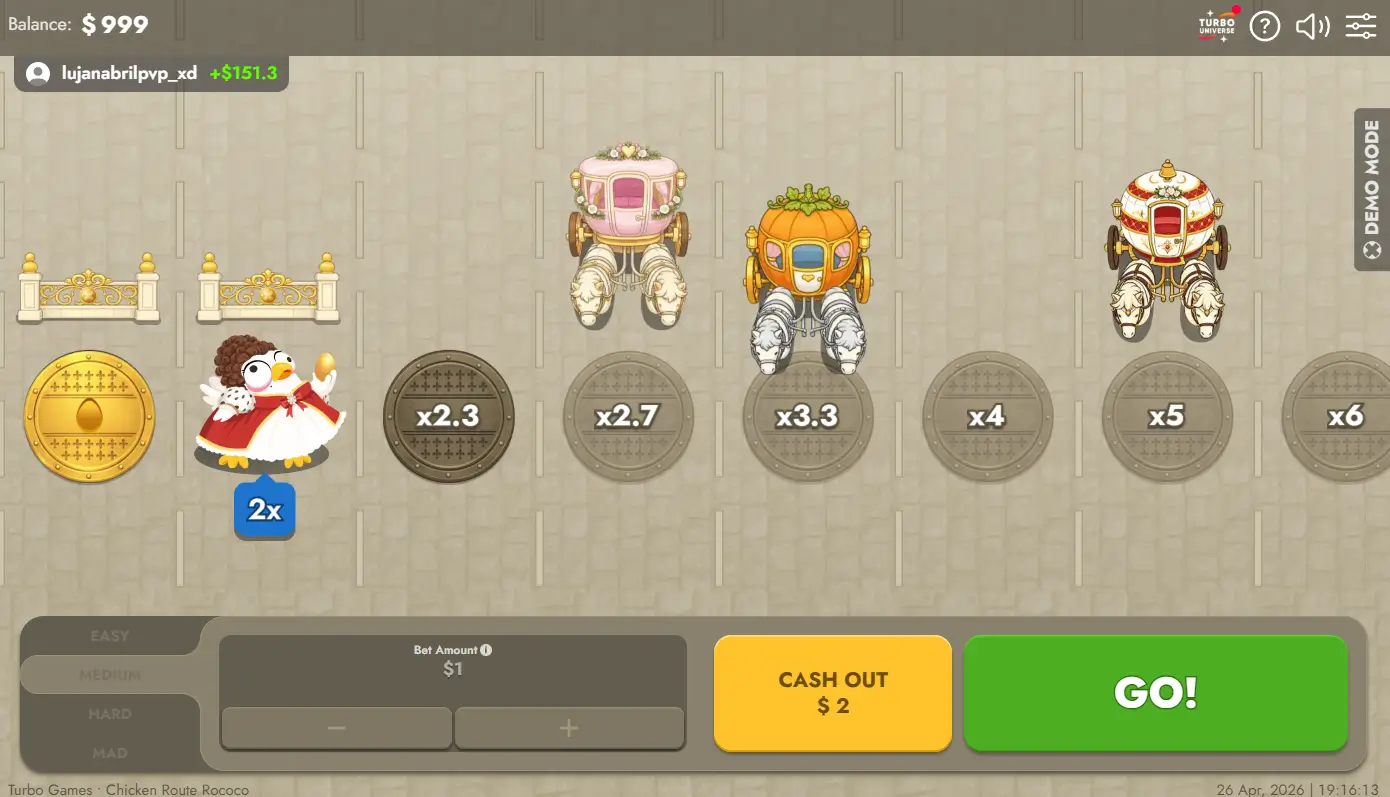This screenshot has width=1390, height=797.
Task: Click the help question mark icon
Action: 1264,26
